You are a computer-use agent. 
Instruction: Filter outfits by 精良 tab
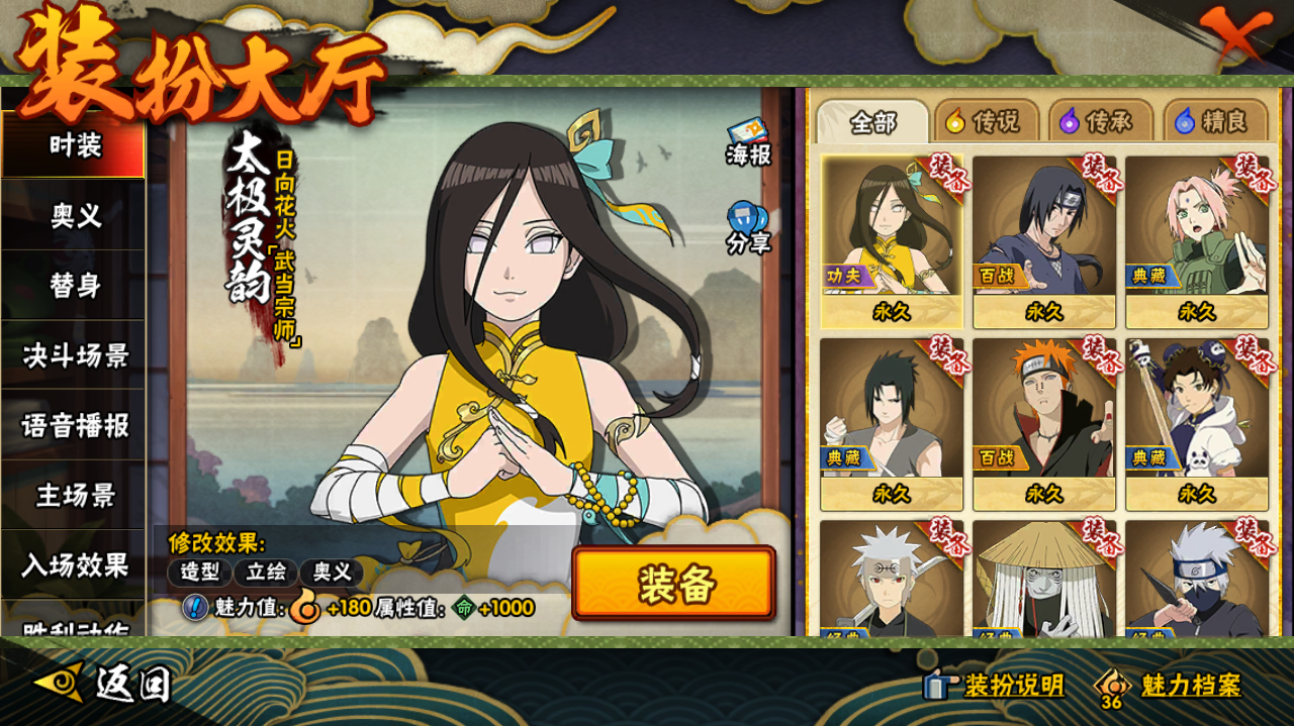pos(1211,122)
